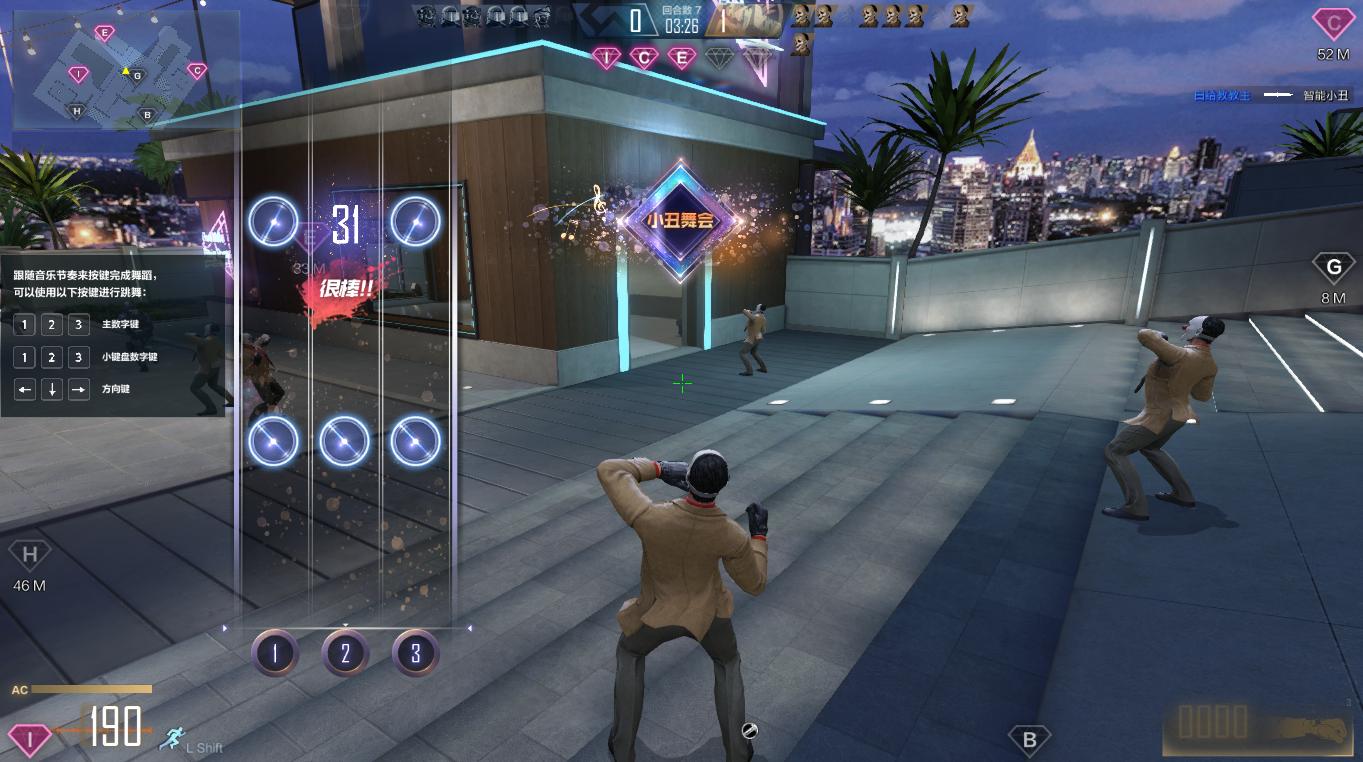Click the 小丑舞会 diamond event marker
This screenshot has width=1363, height=762.
[680, 220]
